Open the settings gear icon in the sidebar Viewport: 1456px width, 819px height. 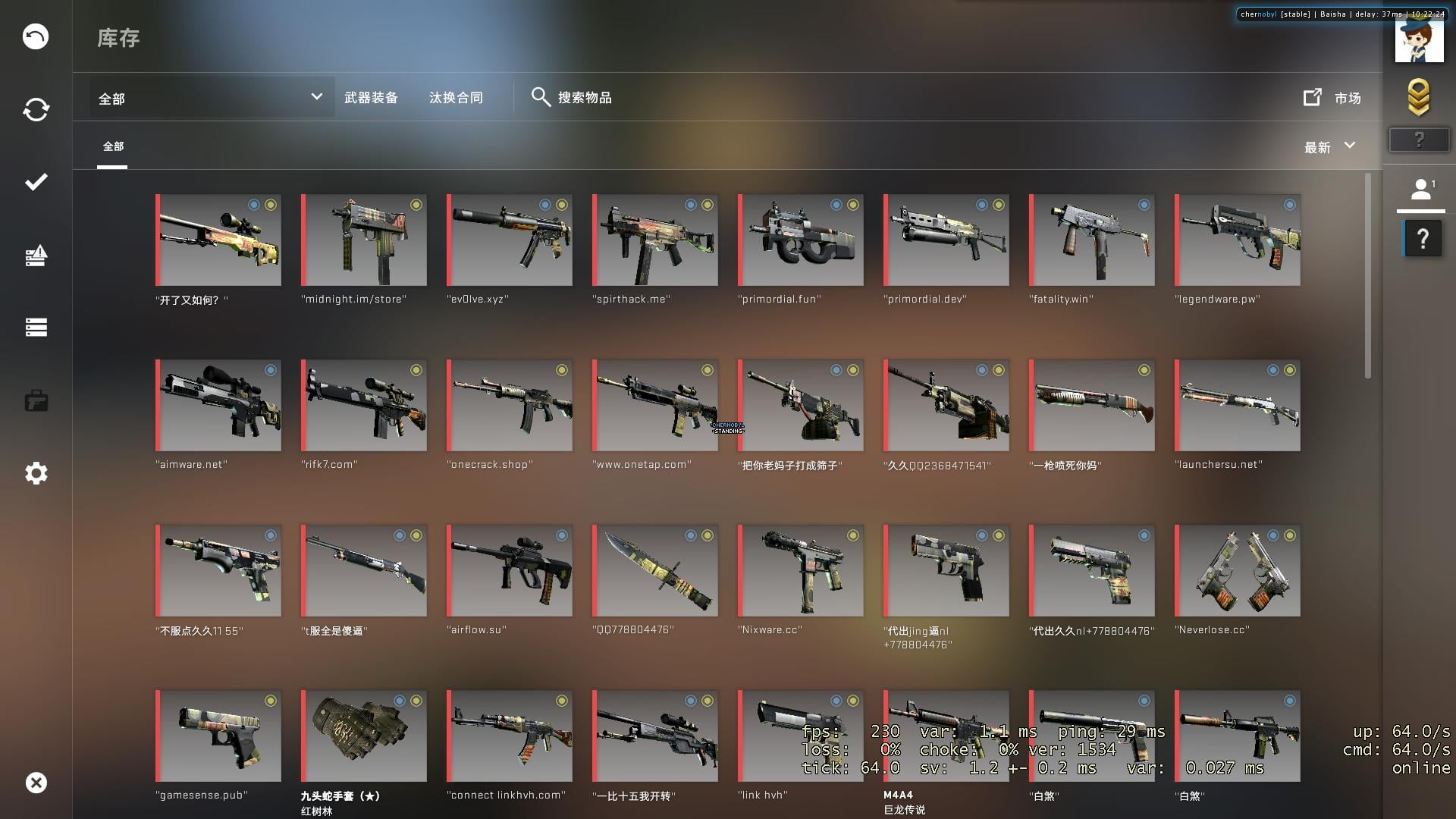pos(35,472)
